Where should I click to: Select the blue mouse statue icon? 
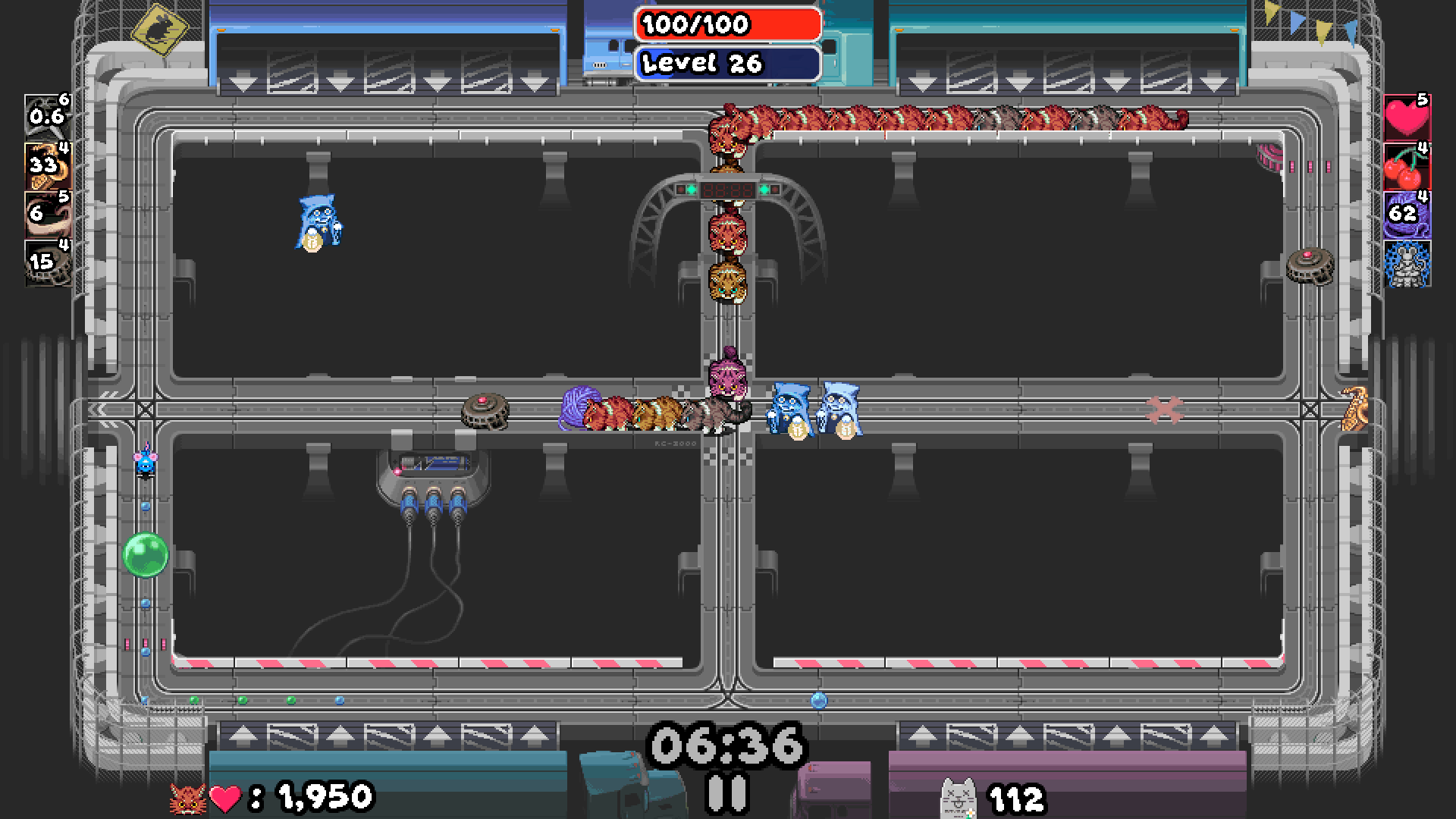click(1407, 264)
